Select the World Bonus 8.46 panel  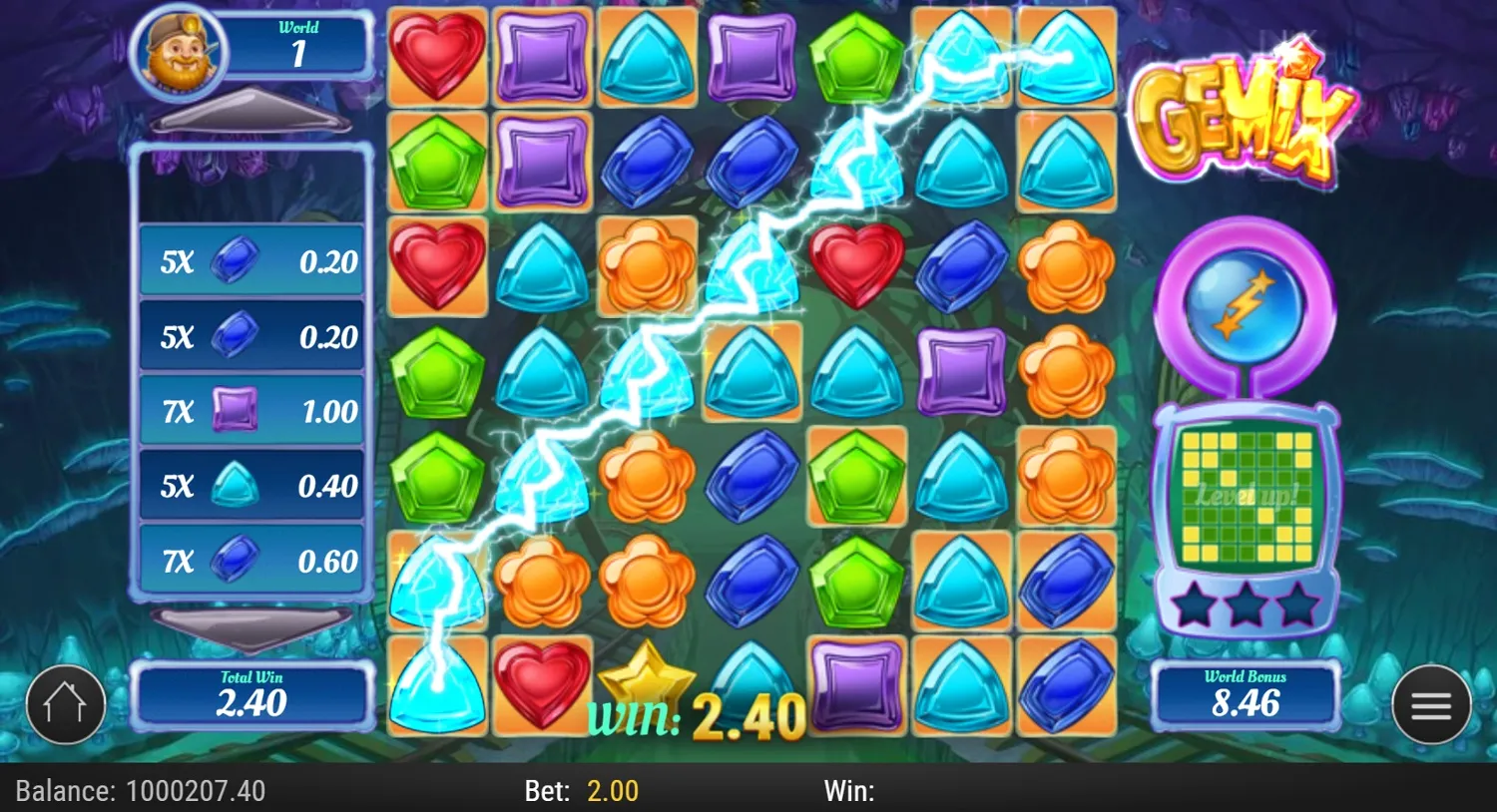pos(1247,695)
